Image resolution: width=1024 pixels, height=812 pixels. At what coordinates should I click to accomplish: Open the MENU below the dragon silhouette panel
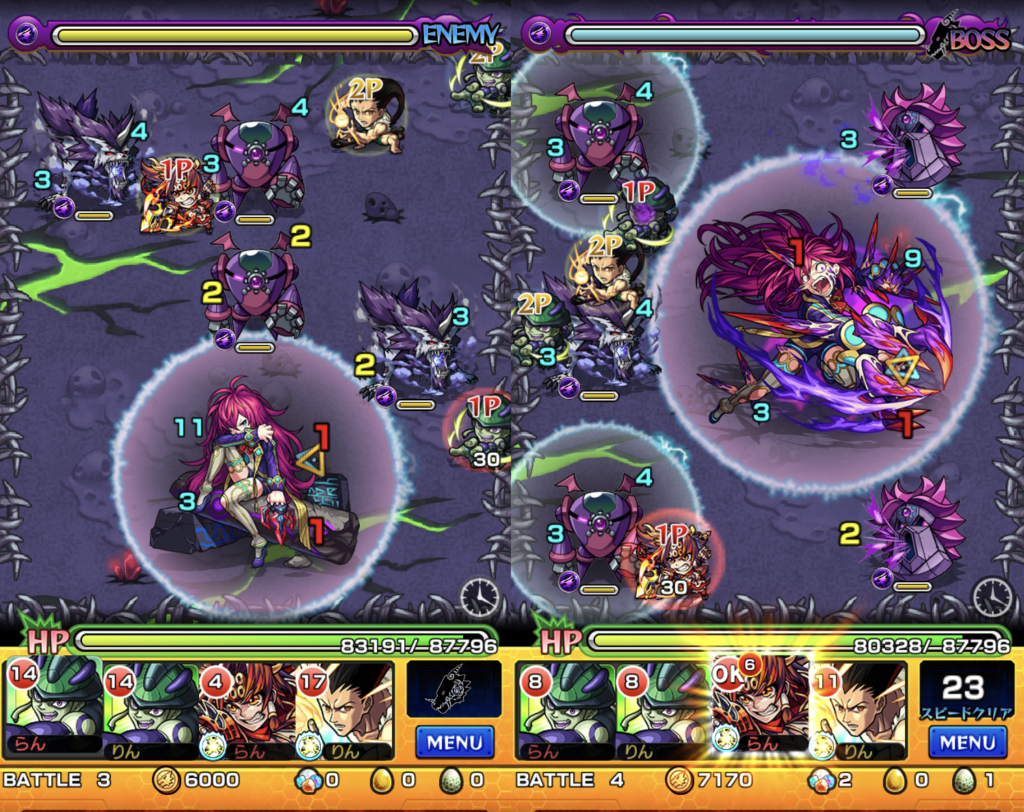click(x=454, y=742)
